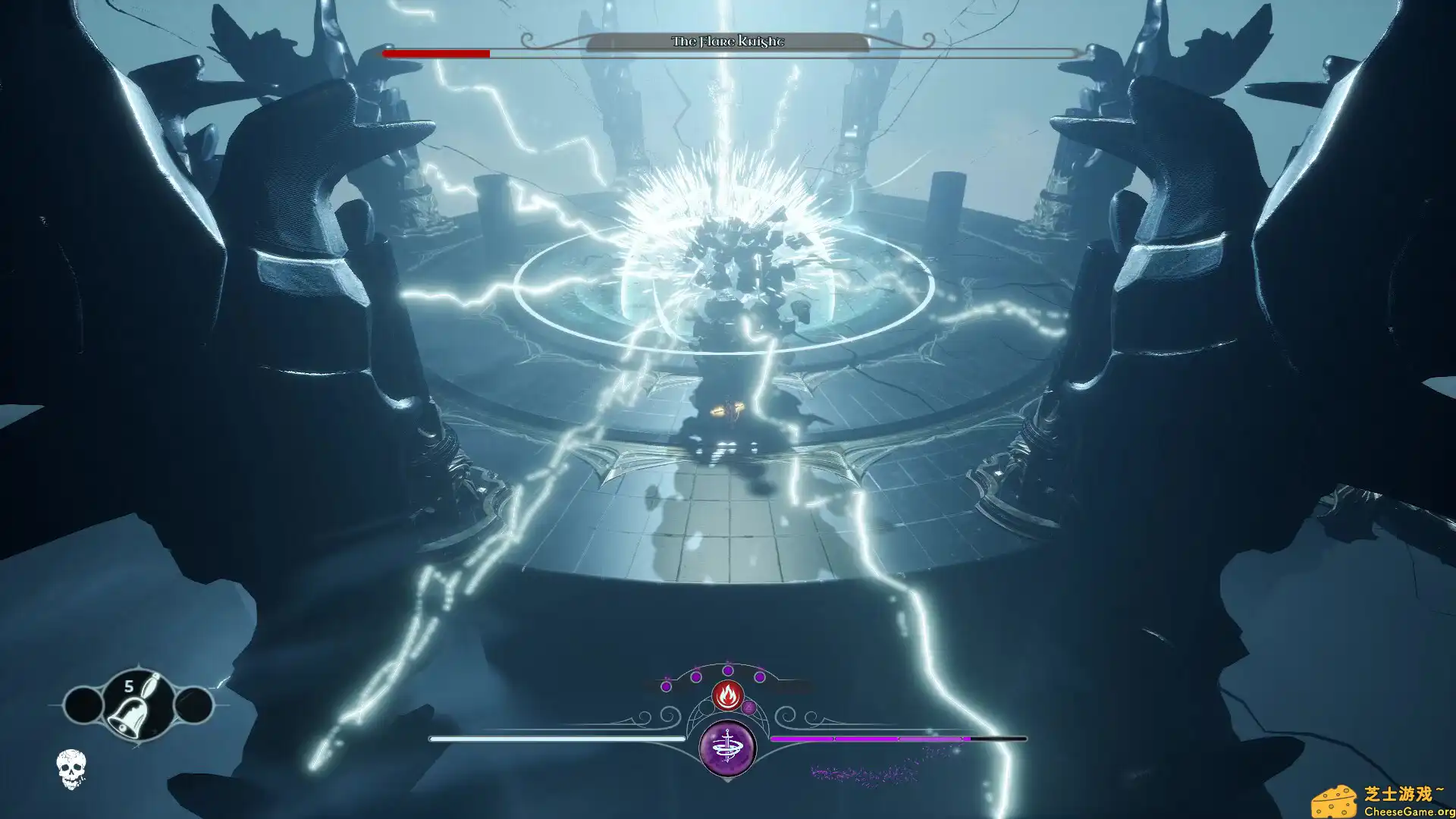This screenshot has width=1456, height=819.
Task: Activate the red flame ability icon
Action: click(x=727, y=695)
